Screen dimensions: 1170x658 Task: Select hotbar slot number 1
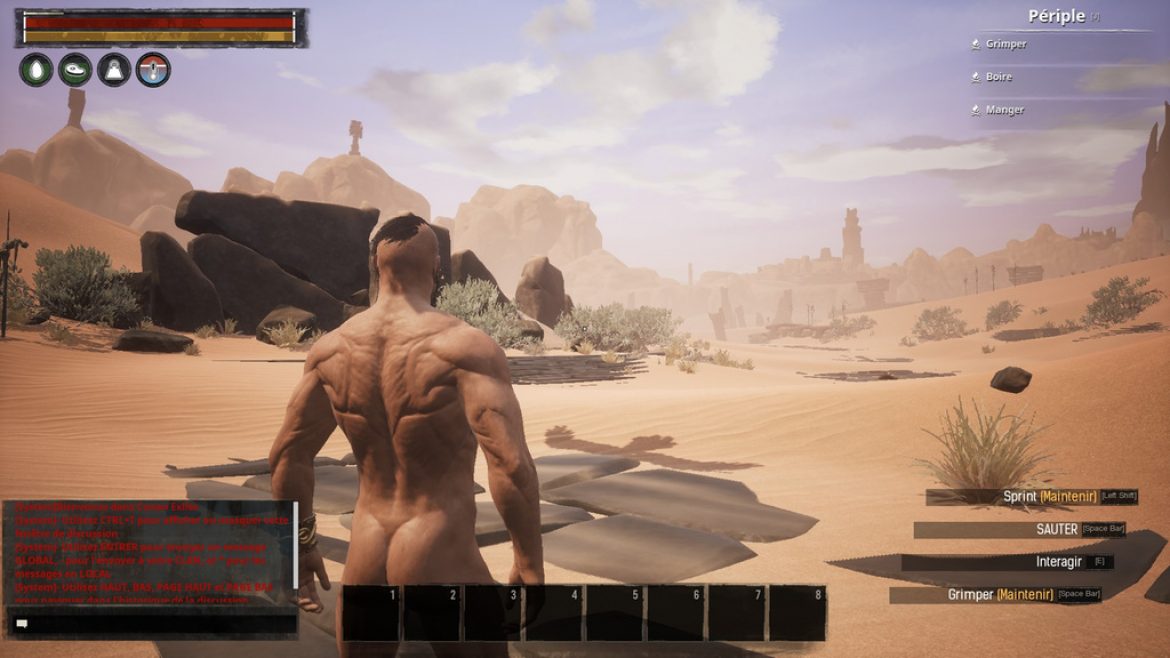click(372, 613)
